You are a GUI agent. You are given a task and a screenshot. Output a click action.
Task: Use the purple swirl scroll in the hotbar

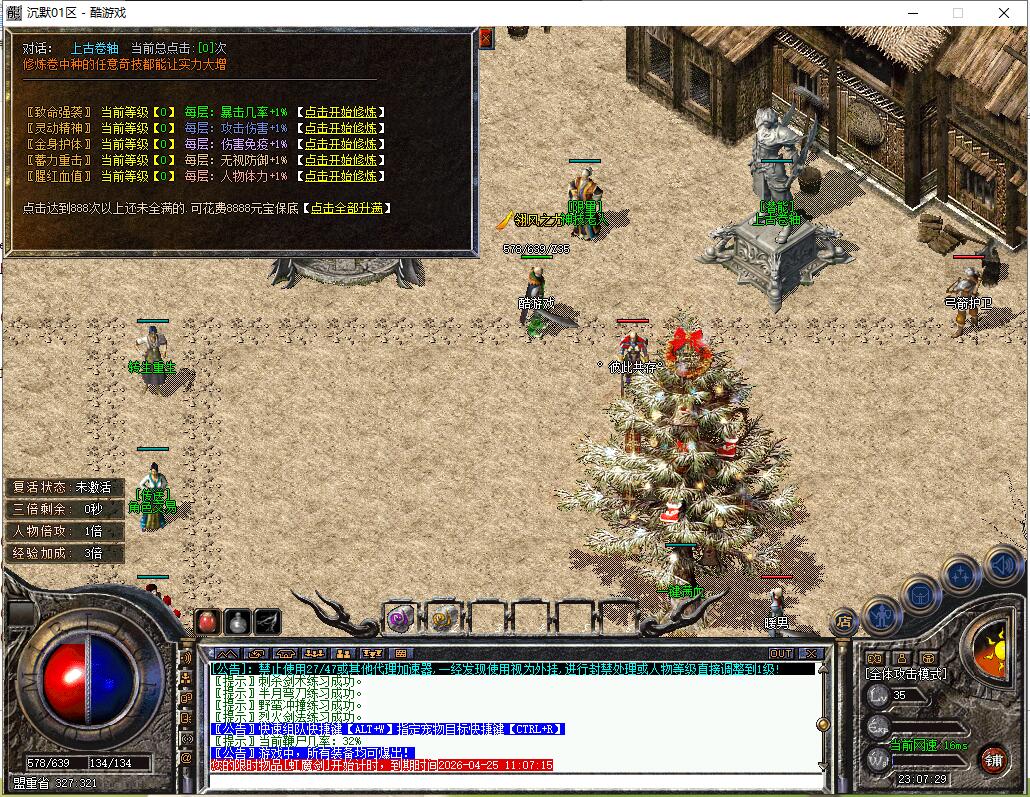click(400, 618)
